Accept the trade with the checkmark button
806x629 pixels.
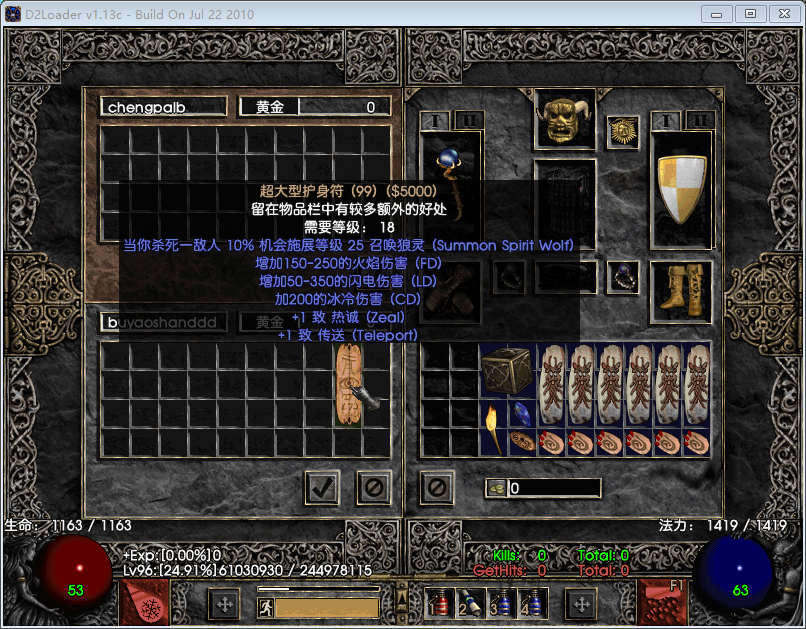tap(322, 488)
